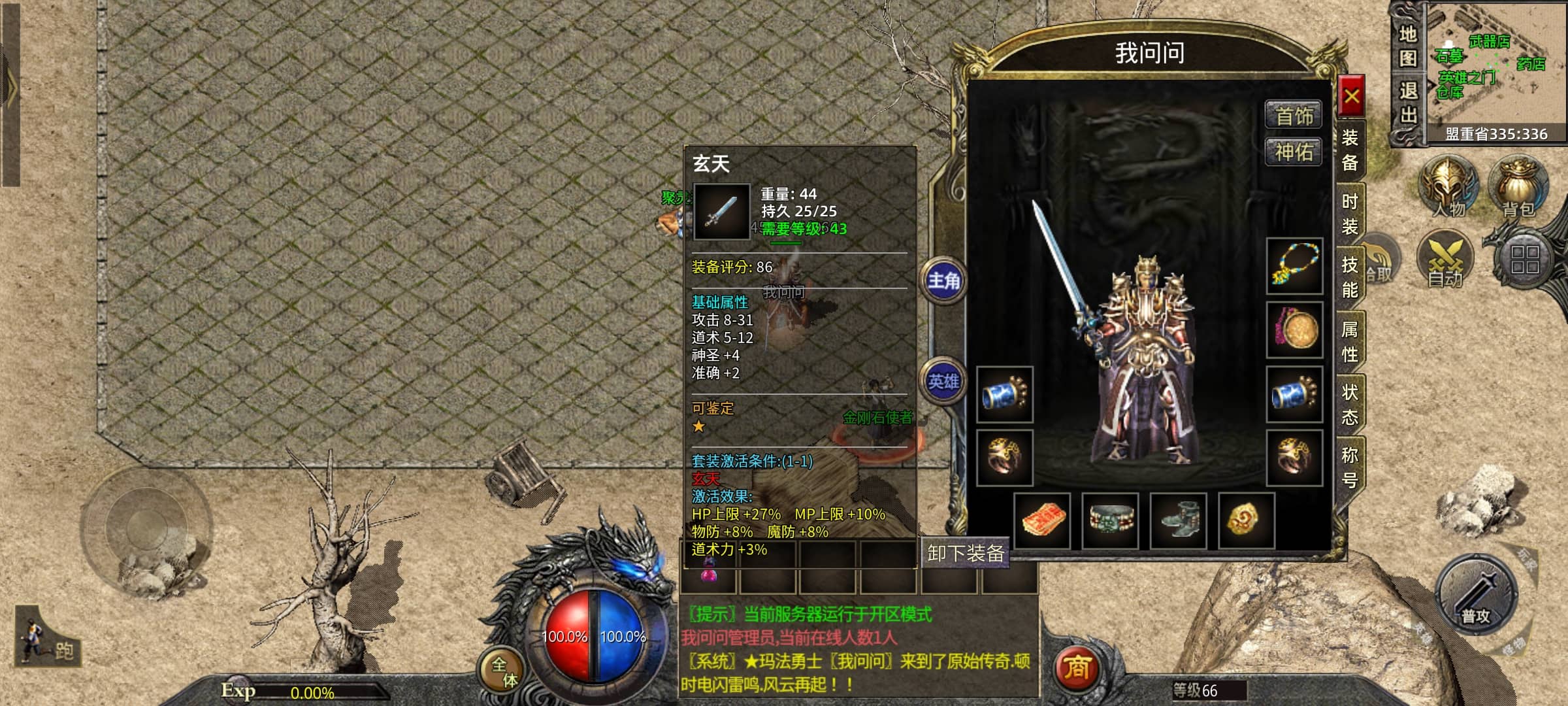Switch to the 称号 title tab
The height and width of the screenshot is (706, 1568).
click(1350, 467)
